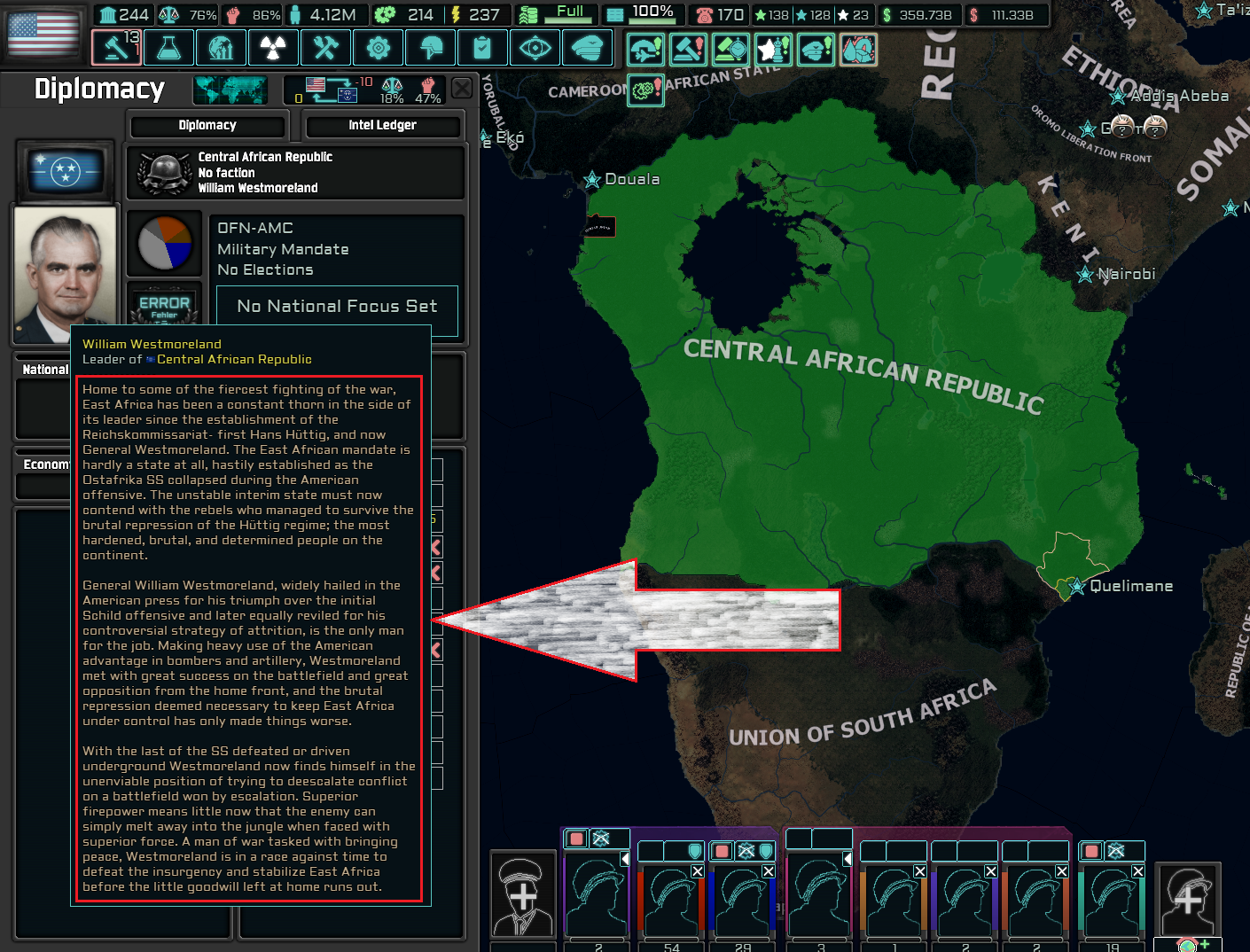Open the Intelligence agency eye icon
Image resolution: width=1250 pixels, height=952 pixels.
pyautogui.click(x=535, y=48)
